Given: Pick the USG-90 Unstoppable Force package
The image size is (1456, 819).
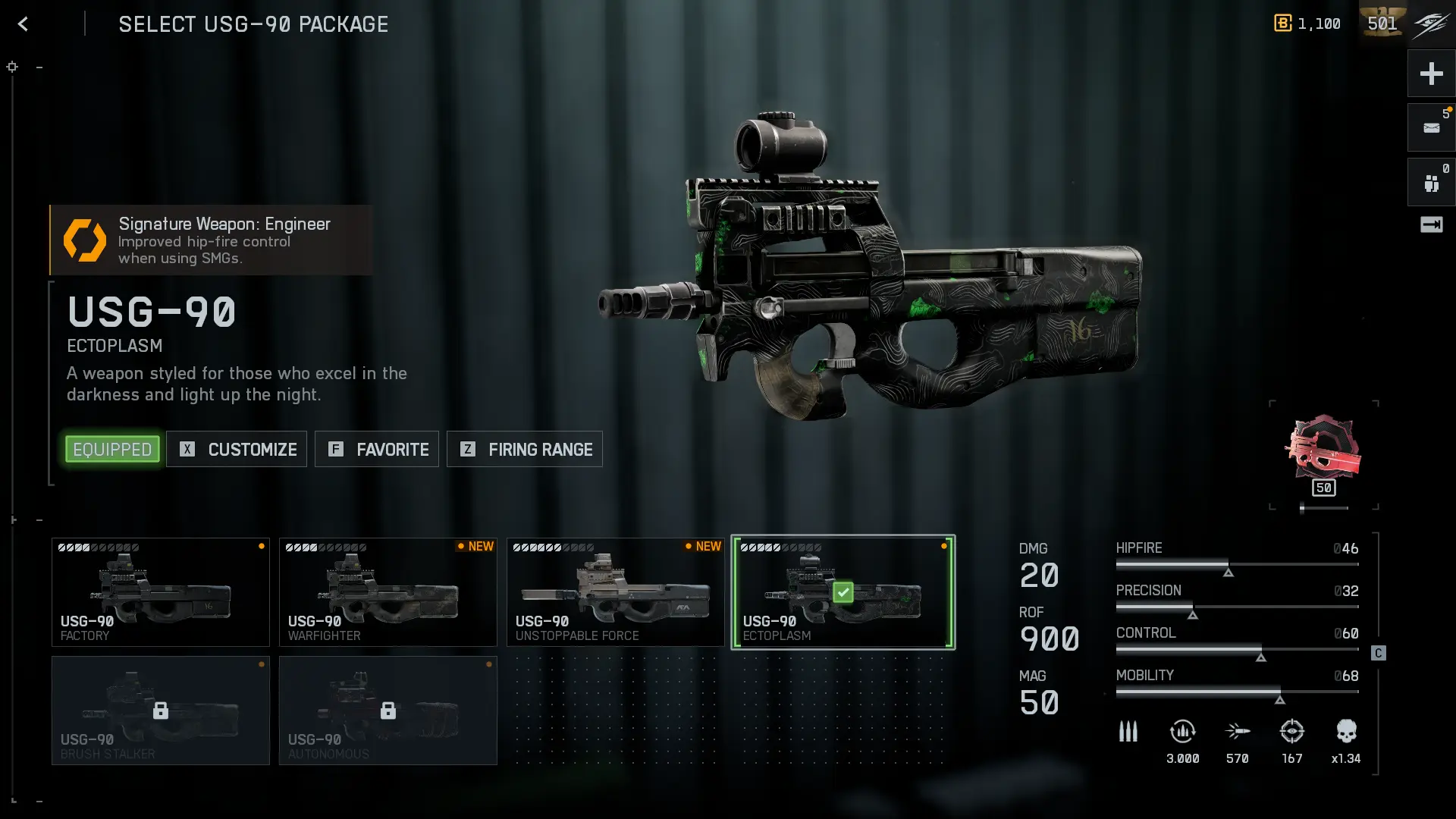Looking at the screenshot, I should (616, 592).
